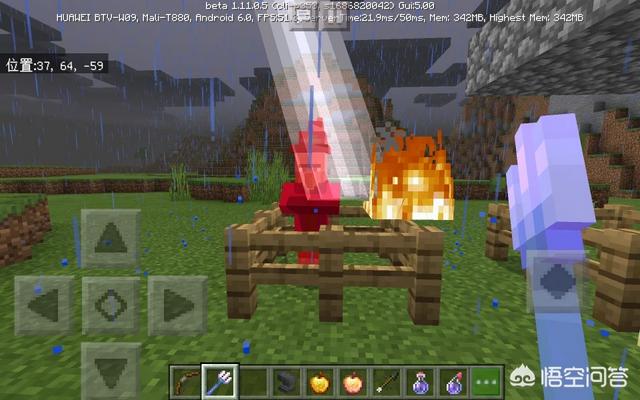Image resolution: width=640 pixels, height=400 pixels.
Task: Tap the move backward arrow
Action: tap(110, 368)
